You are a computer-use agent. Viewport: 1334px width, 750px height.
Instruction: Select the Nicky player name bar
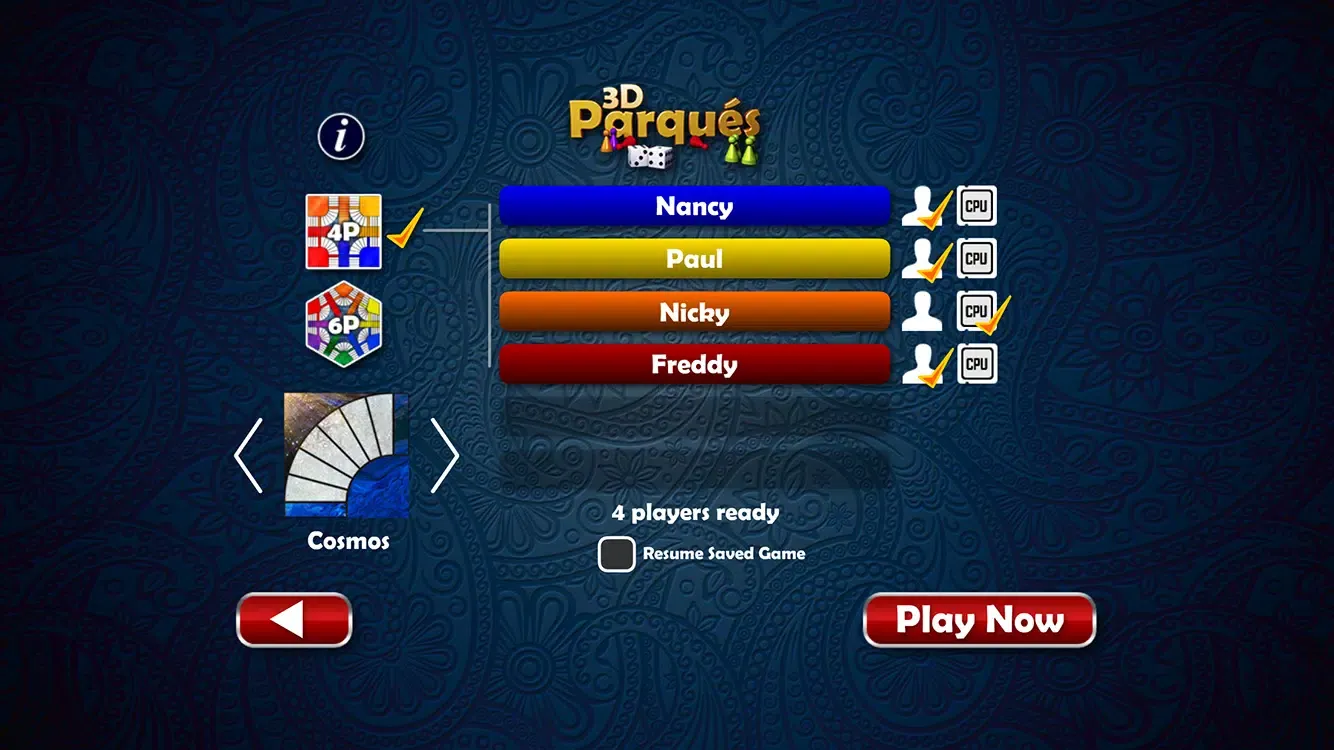tap(695, 311)
